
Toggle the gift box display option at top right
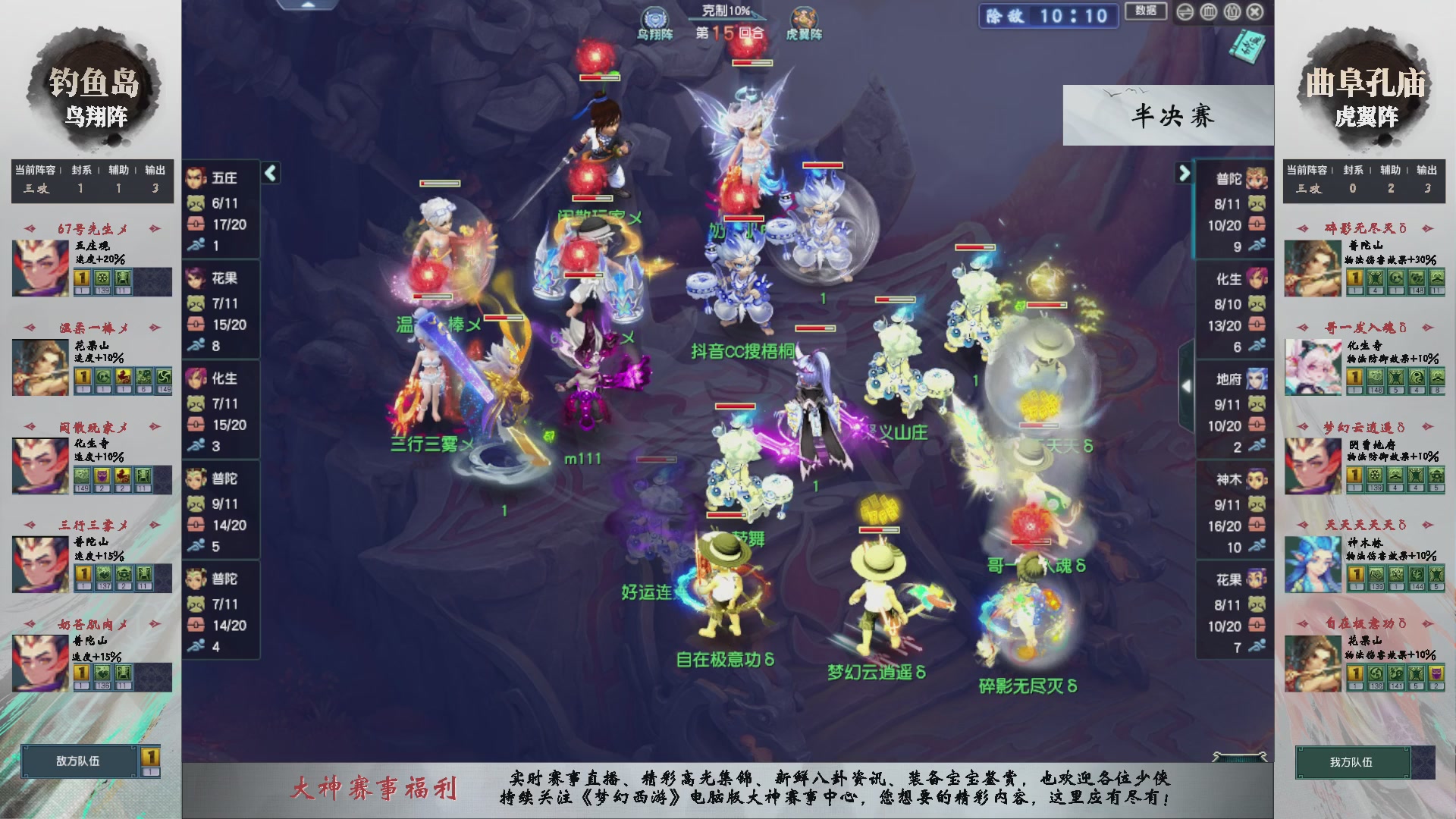click(x=1232, y=11)
